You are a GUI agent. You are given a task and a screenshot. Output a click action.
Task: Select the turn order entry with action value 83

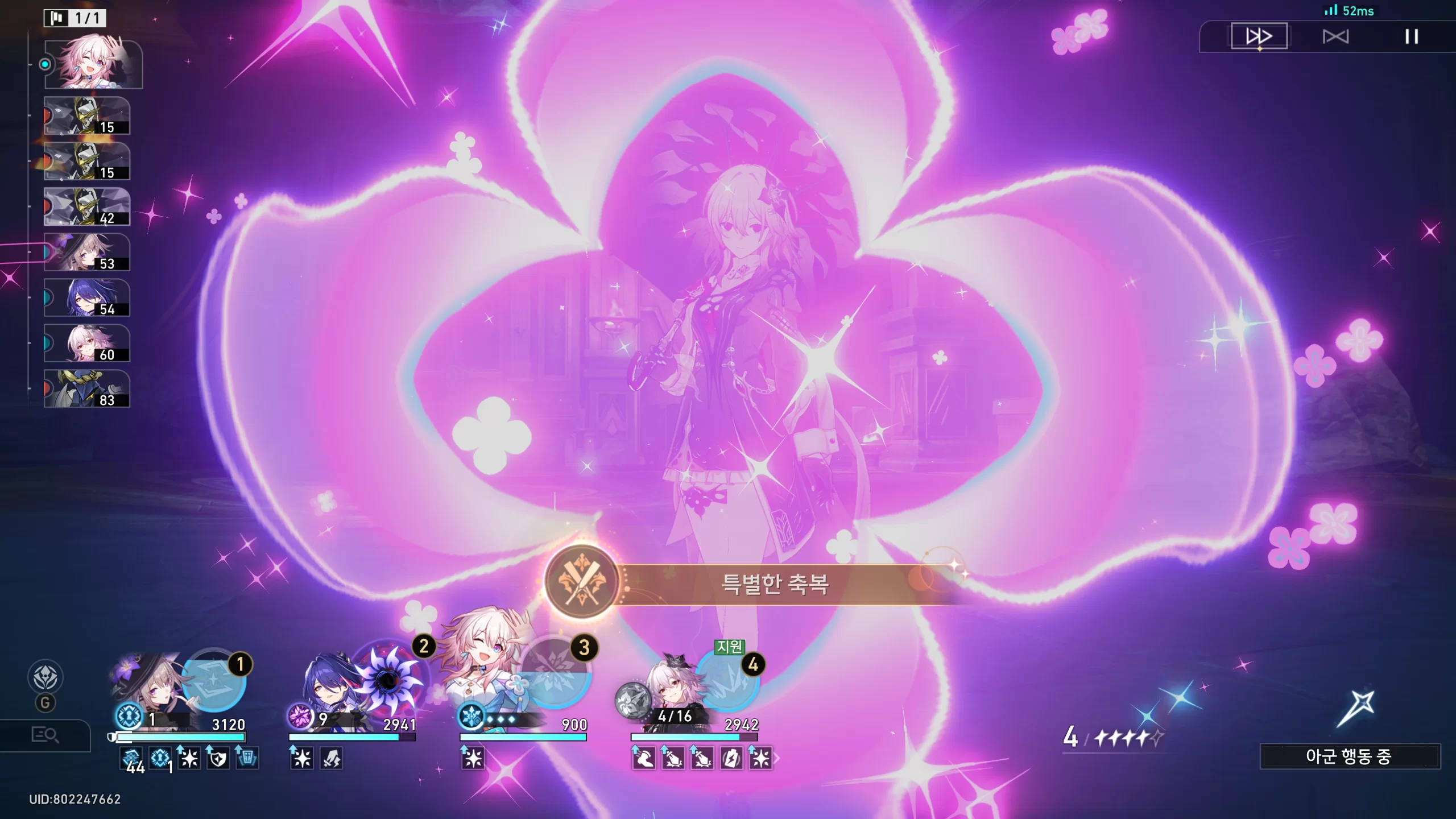(x=87, y=389)
